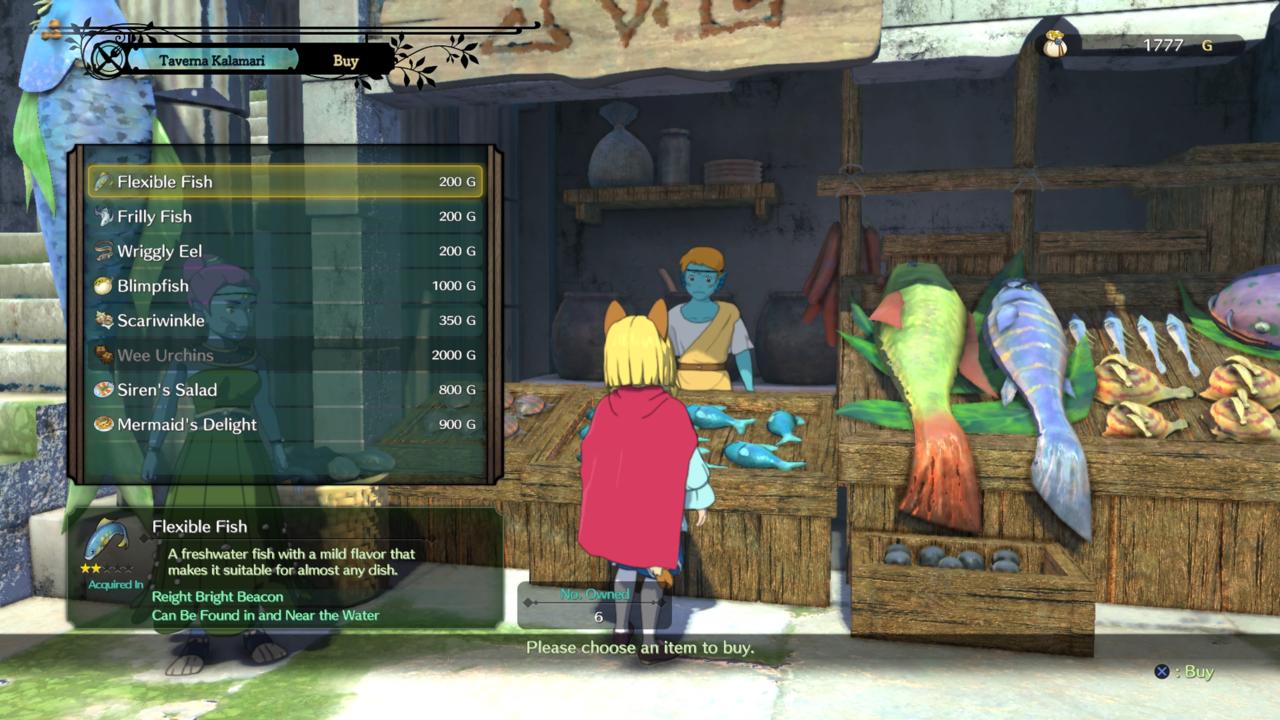Pick Wriggly Eel for 200 G
The width and height of the screenshot is (1280, 720).
(x=285, y=251)
